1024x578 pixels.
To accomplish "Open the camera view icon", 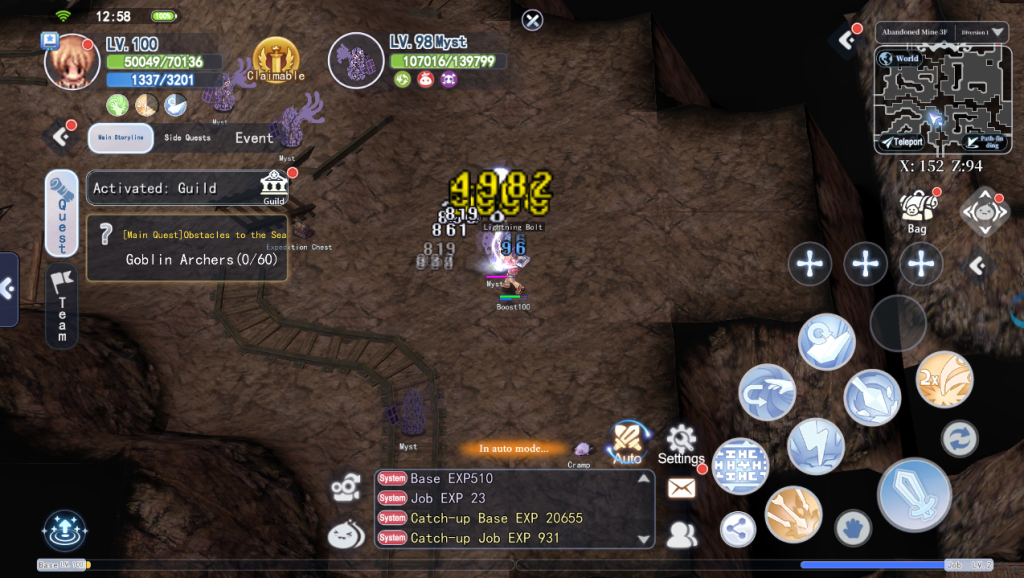I will pos(346,487).
